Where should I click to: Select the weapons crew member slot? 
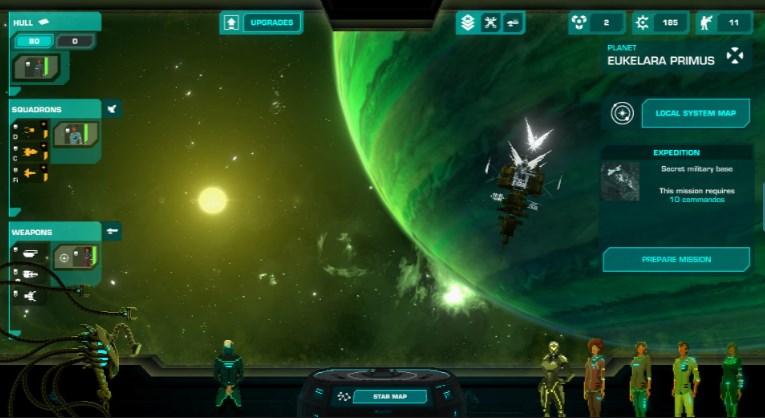(x=76, y=257)
